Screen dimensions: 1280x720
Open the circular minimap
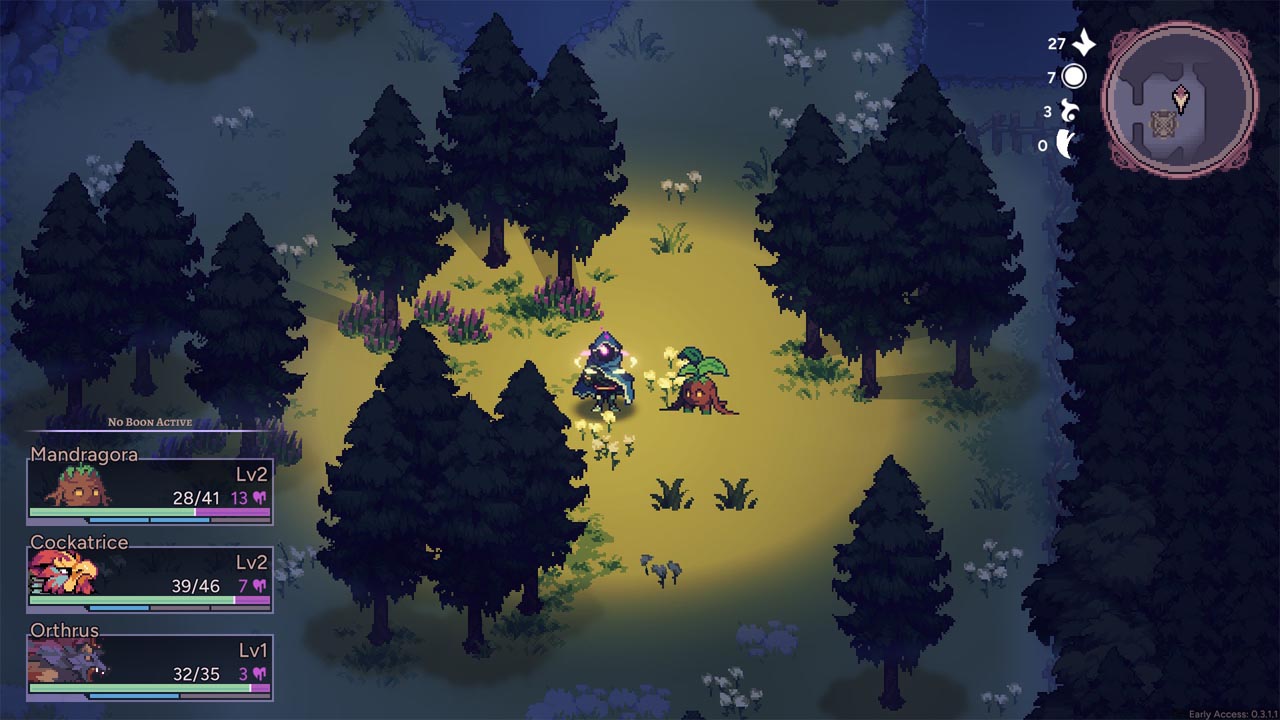pyautogui.click(x=1180, y=100)
